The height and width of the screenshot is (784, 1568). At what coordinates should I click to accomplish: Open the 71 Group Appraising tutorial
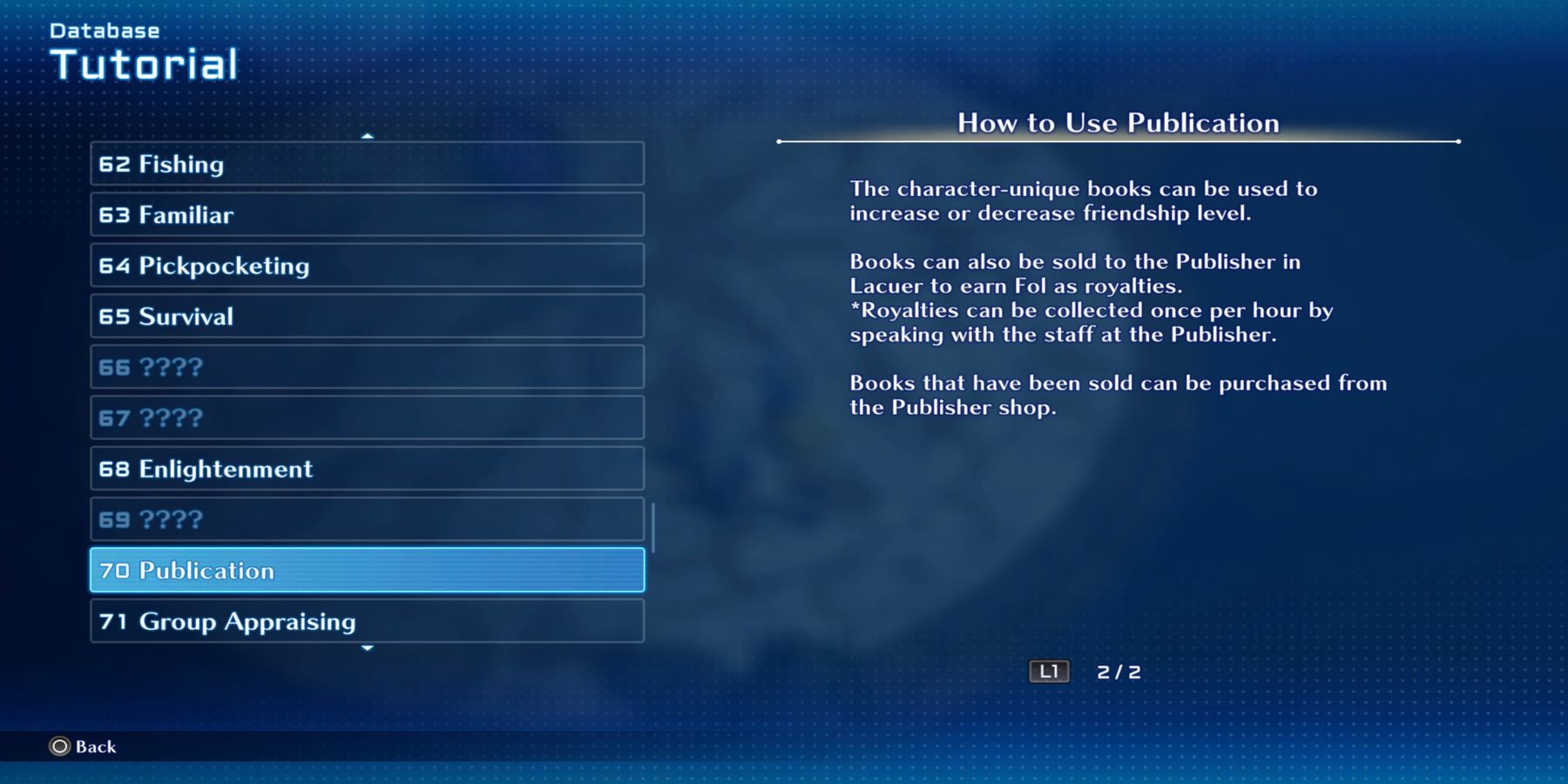click(x=366, y=621)
